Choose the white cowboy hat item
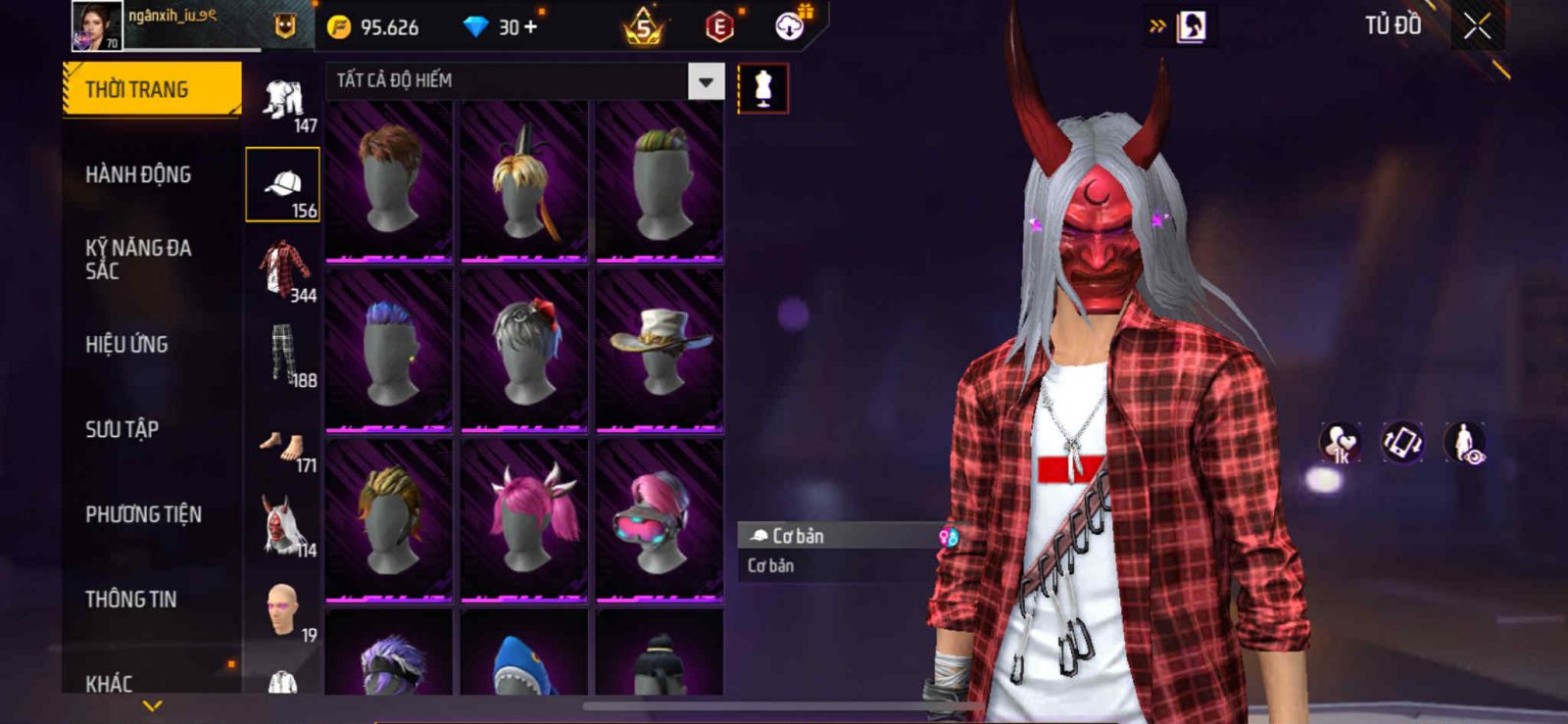Screen dimensions: 1568x724 [x=660, y=350]
